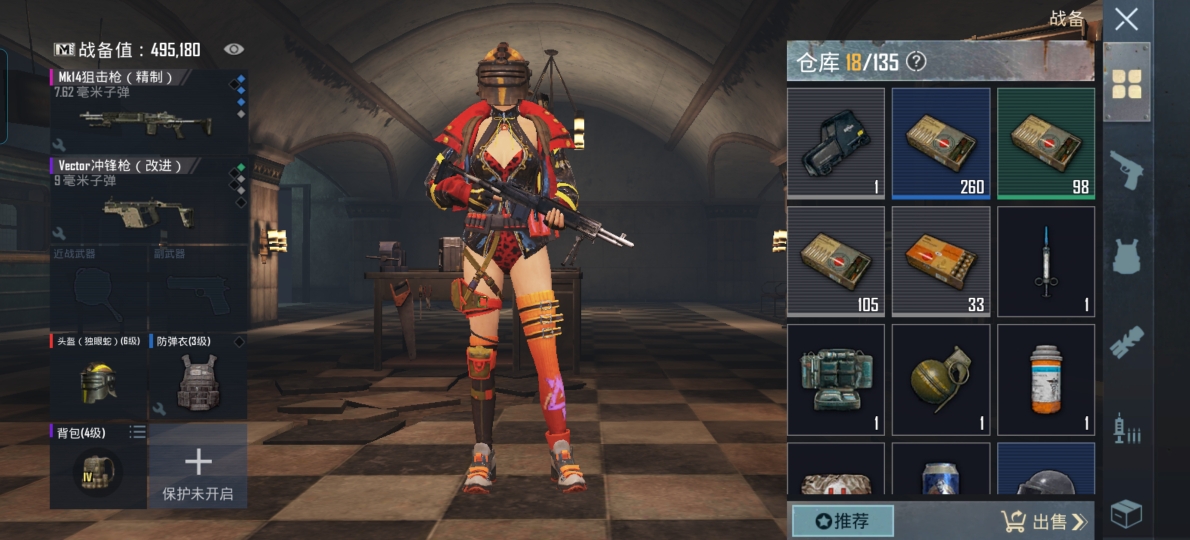This screenshot has height=540, width=1190.
Task: Select the Vector submachine gun slot
Action: coord(147,199)
